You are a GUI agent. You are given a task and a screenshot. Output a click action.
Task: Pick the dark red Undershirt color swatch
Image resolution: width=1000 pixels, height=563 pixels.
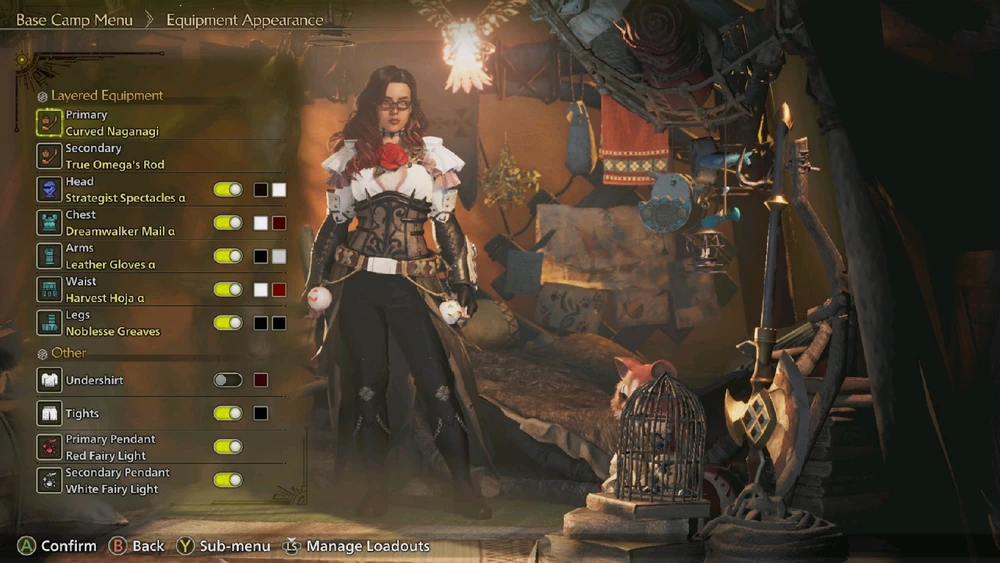pyautogui.click(x=261, y=380)
